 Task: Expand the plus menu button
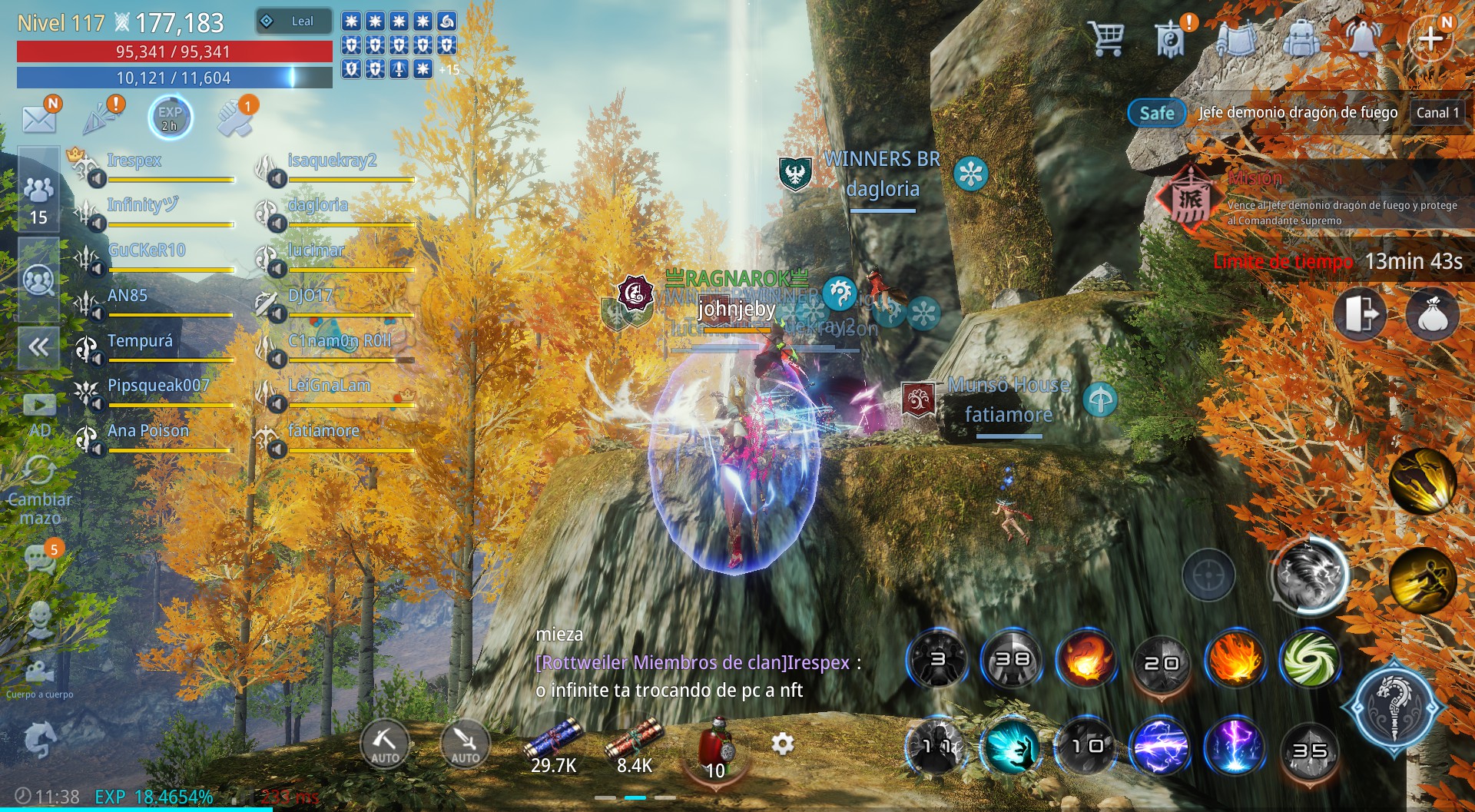click(1430, 37)
